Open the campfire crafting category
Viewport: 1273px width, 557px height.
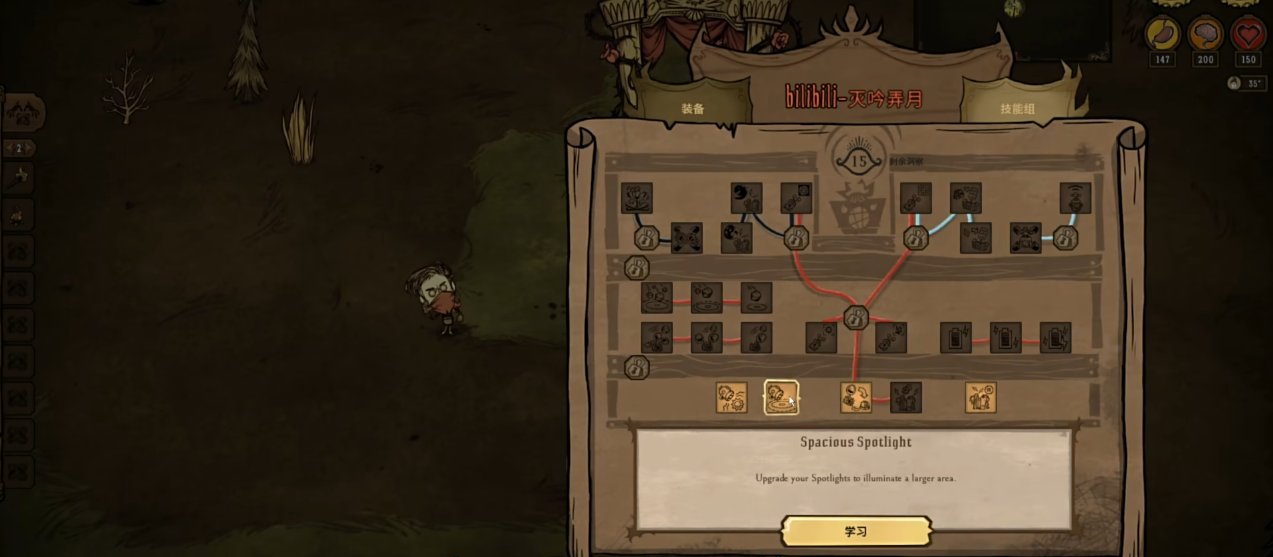point(19,214)
